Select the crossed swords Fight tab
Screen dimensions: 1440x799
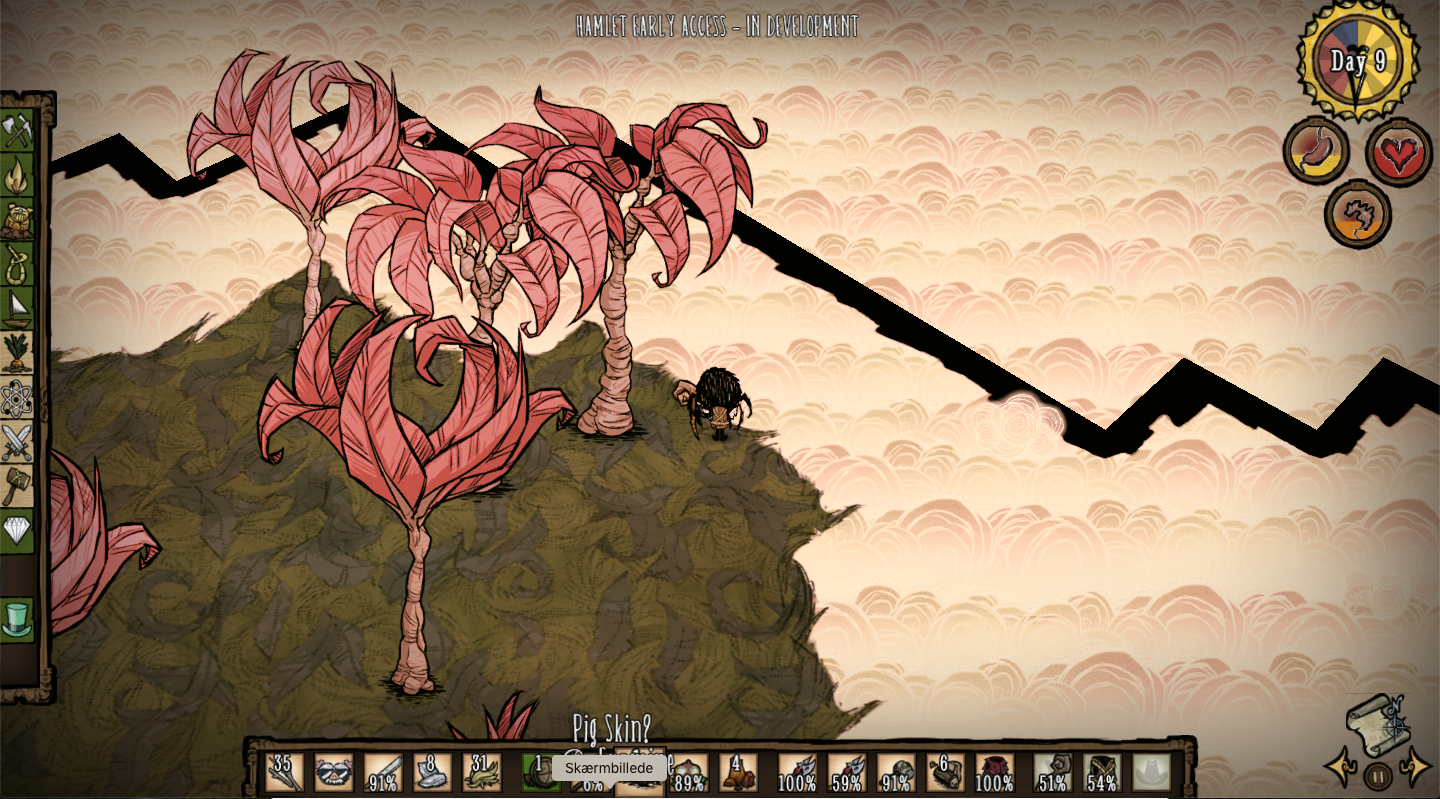[x=17, y=442]
